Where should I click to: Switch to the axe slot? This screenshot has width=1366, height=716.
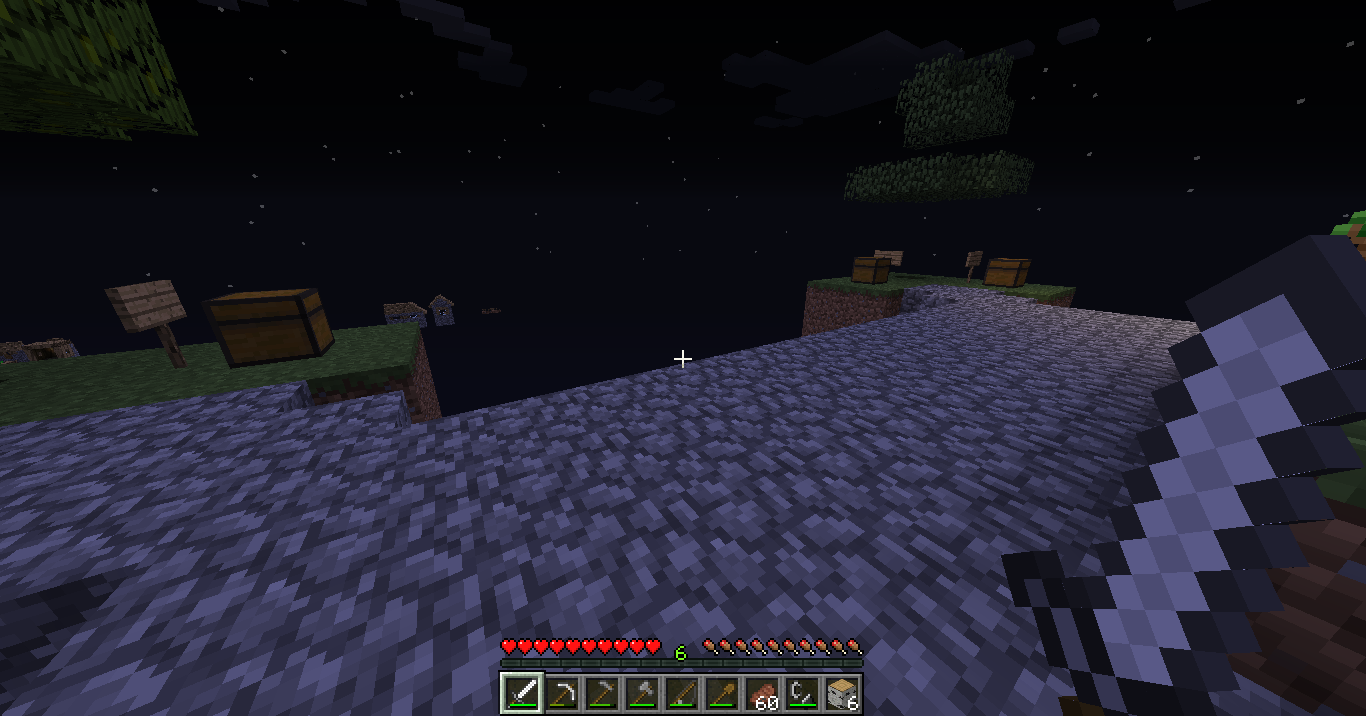tap(642, 692)
